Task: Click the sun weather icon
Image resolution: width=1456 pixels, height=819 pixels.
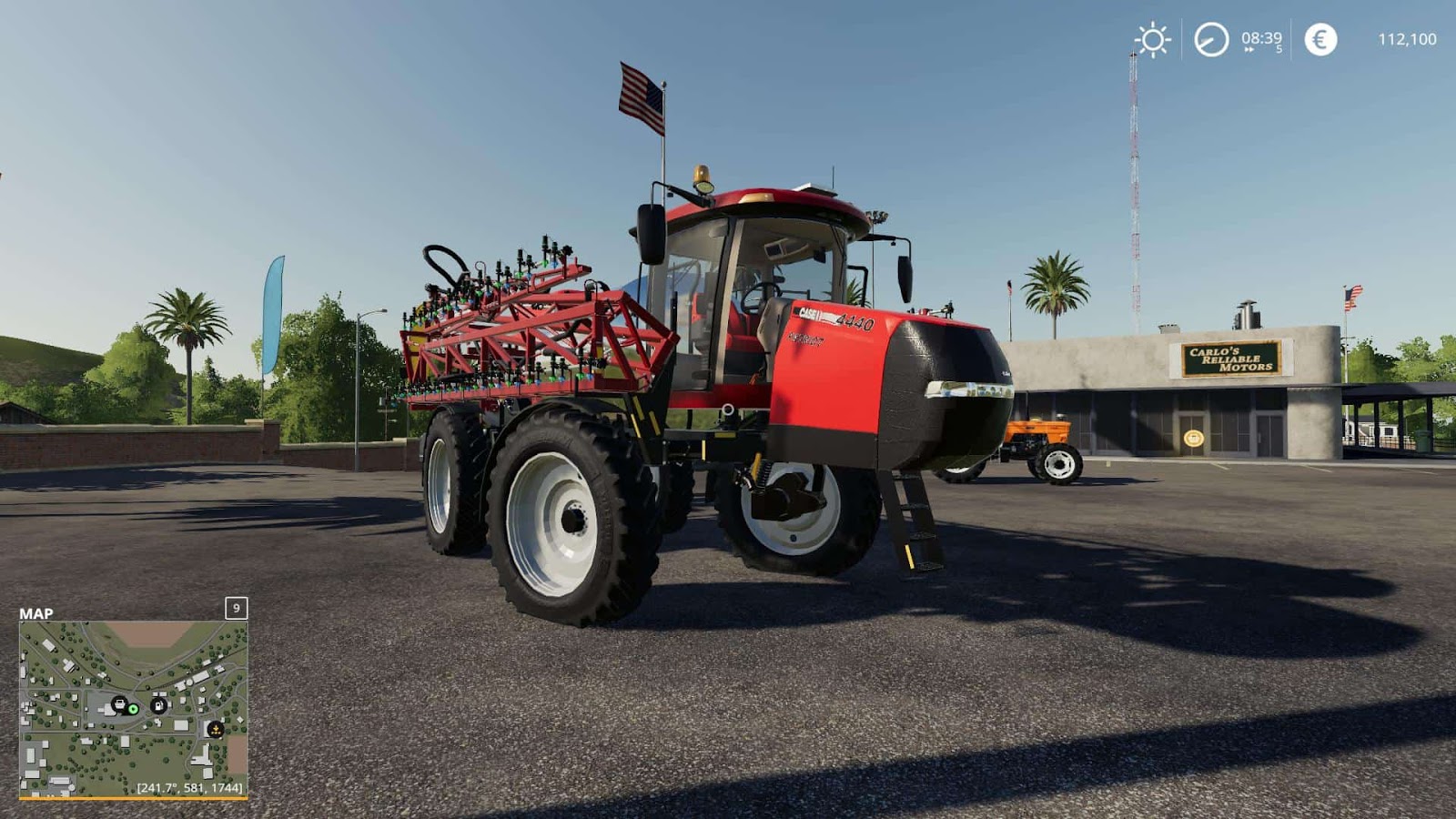Action: 1151,38
